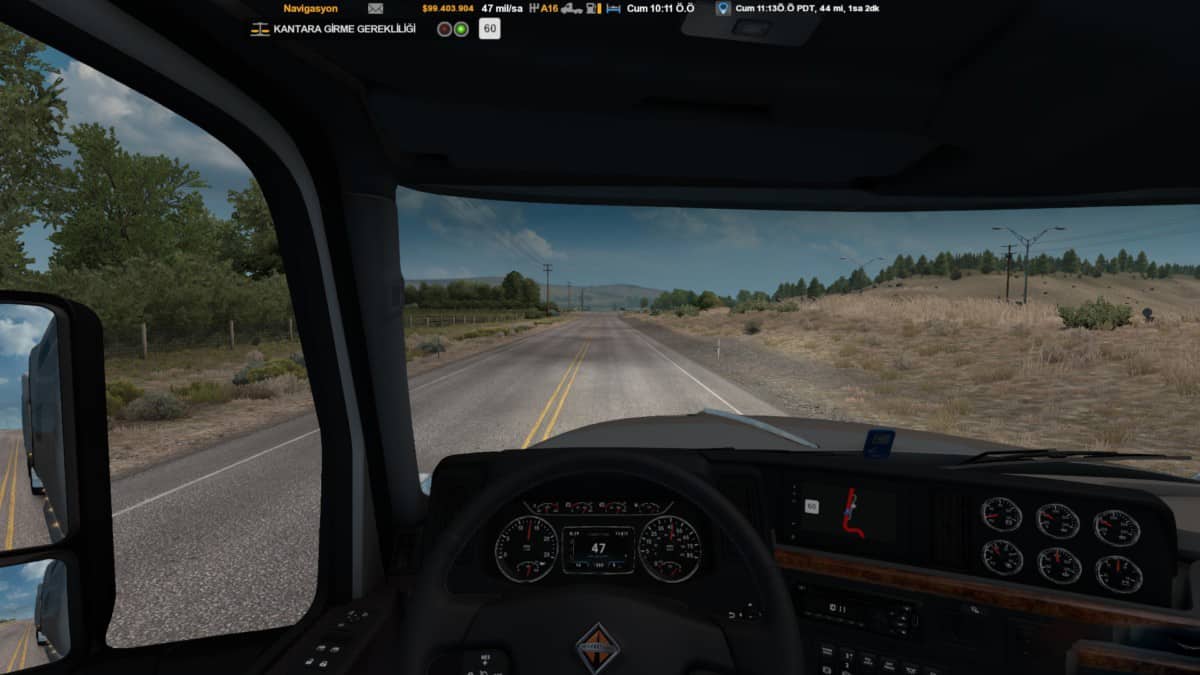Click the weigh station scale icon
The image size is (1200, 675).
pyautogui.click(x=259, y=29)
